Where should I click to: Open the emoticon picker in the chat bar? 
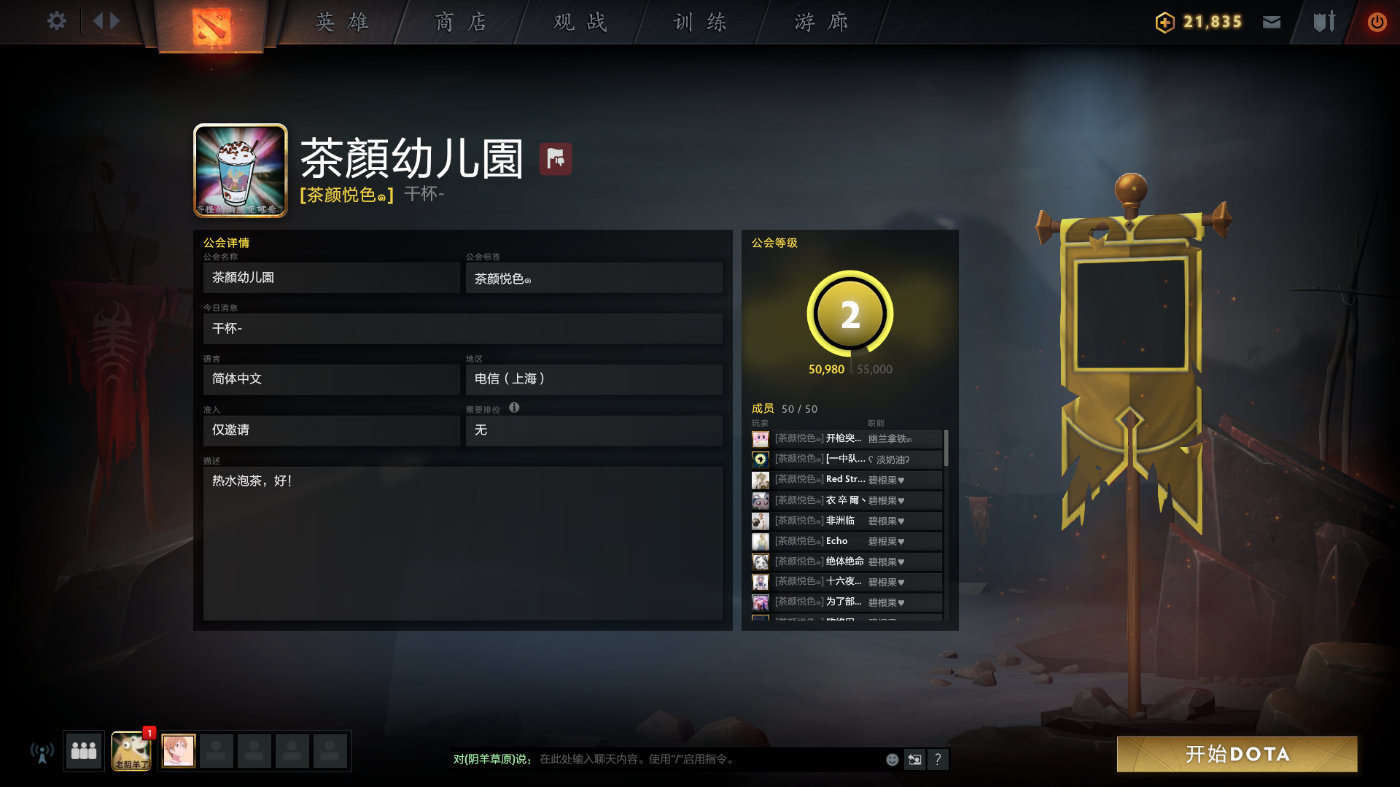(890, 759)
